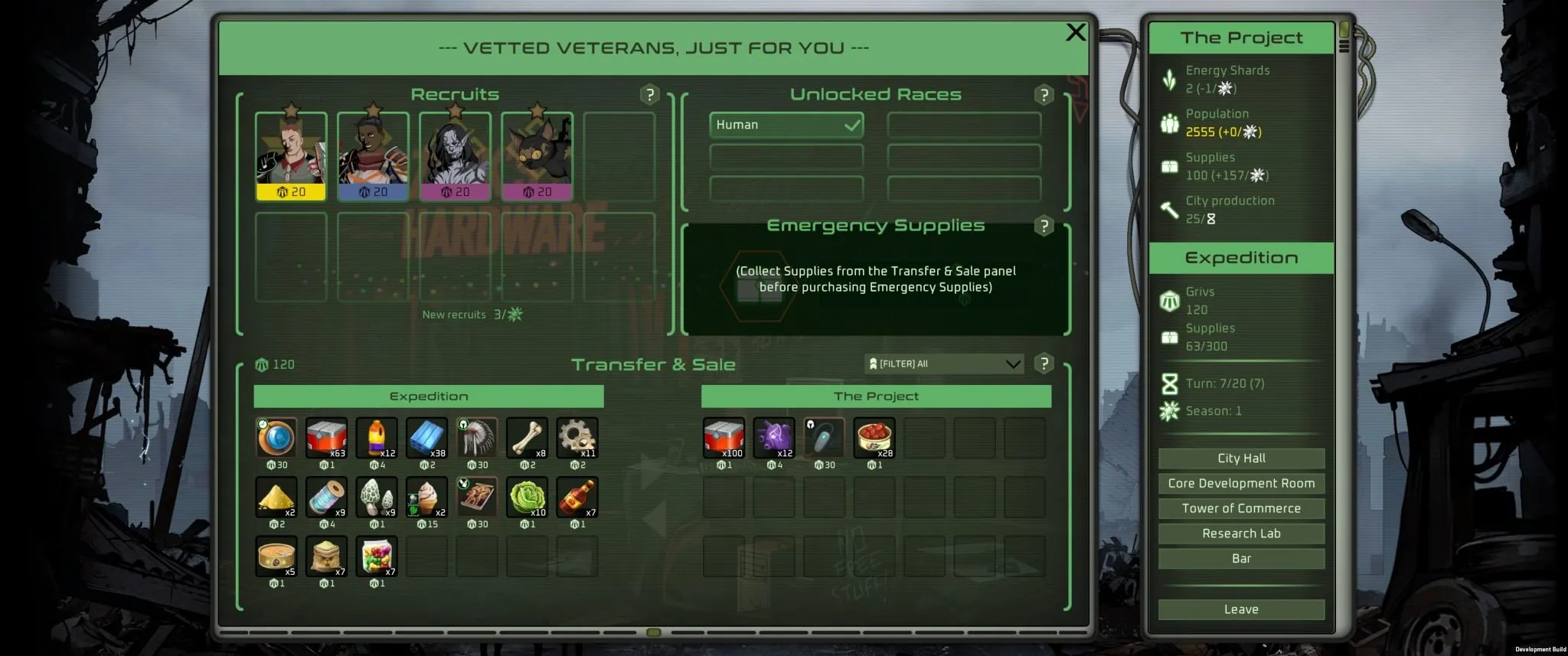Screen dimensions: 1568x656
Task: Show help for Emergency Supplies
Action: pyautogui.click(x=1044, y=227)
